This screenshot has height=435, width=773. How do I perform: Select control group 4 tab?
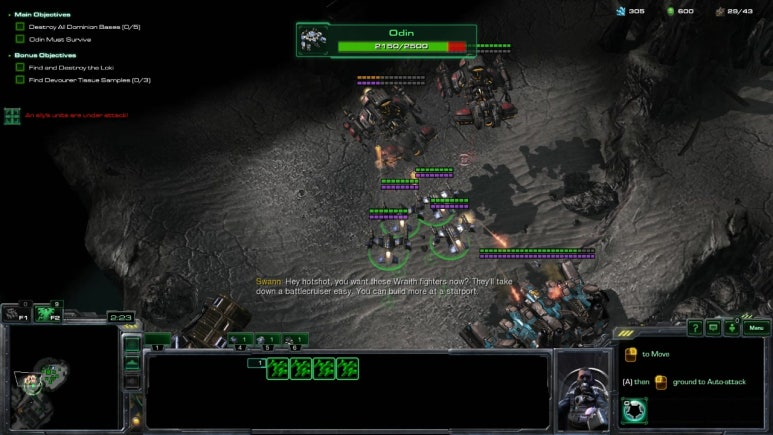239,340
